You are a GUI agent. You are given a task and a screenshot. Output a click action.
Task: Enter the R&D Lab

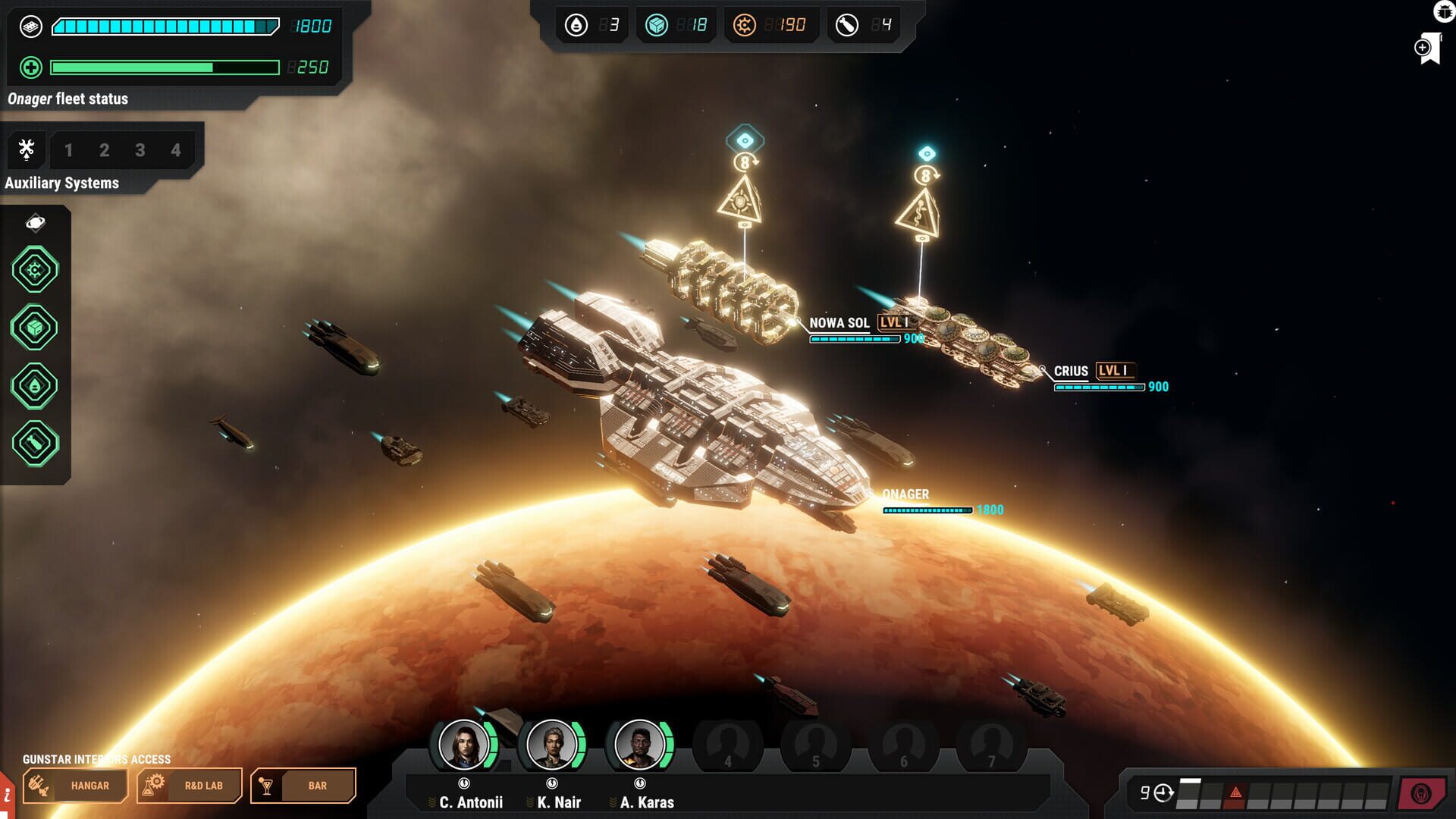click(x=189, y=786)
